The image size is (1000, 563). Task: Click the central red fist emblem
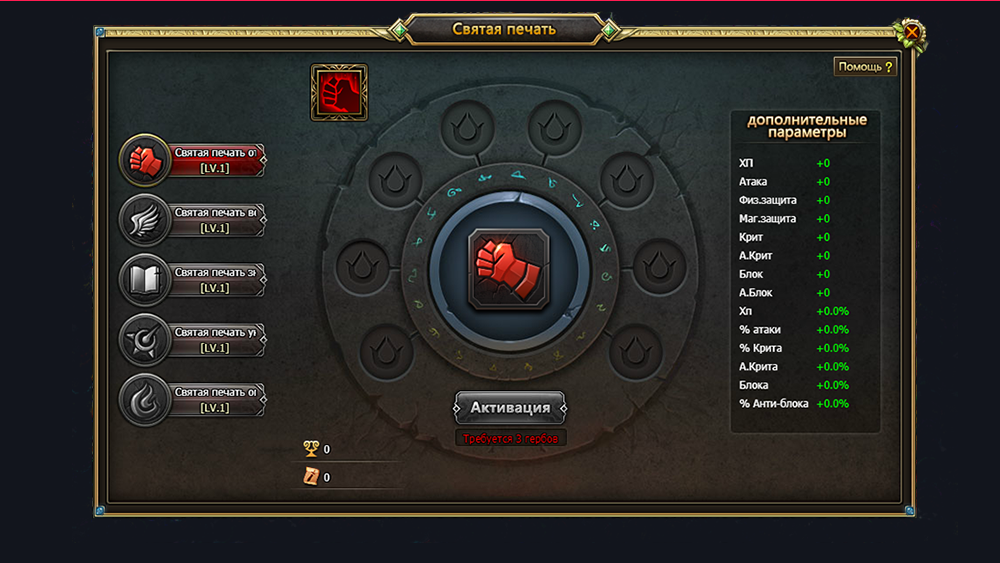pos(507,268)
